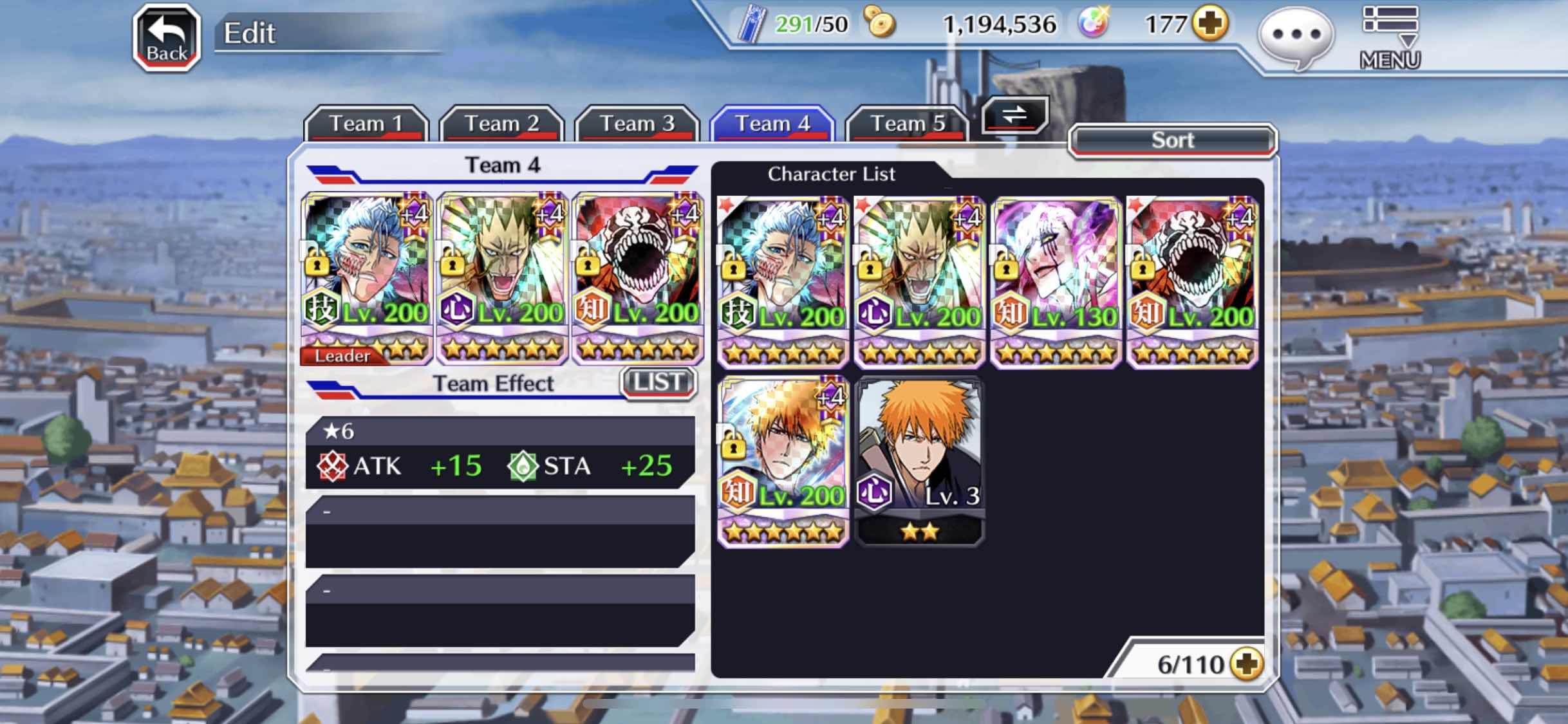Open the chat speech bubble

click(x=1296, y=36)
